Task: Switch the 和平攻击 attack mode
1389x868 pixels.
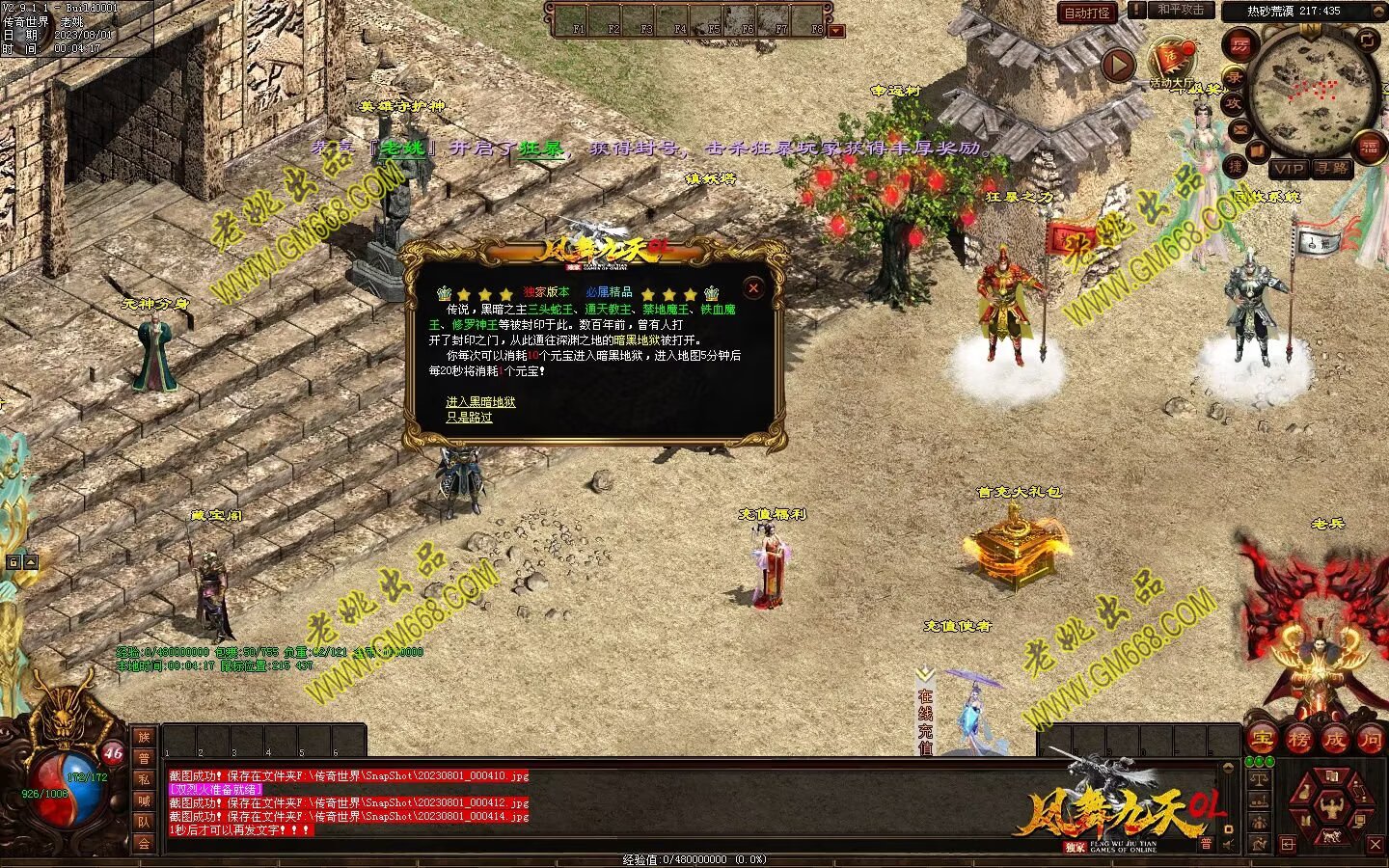Action: coord(1181,11)
